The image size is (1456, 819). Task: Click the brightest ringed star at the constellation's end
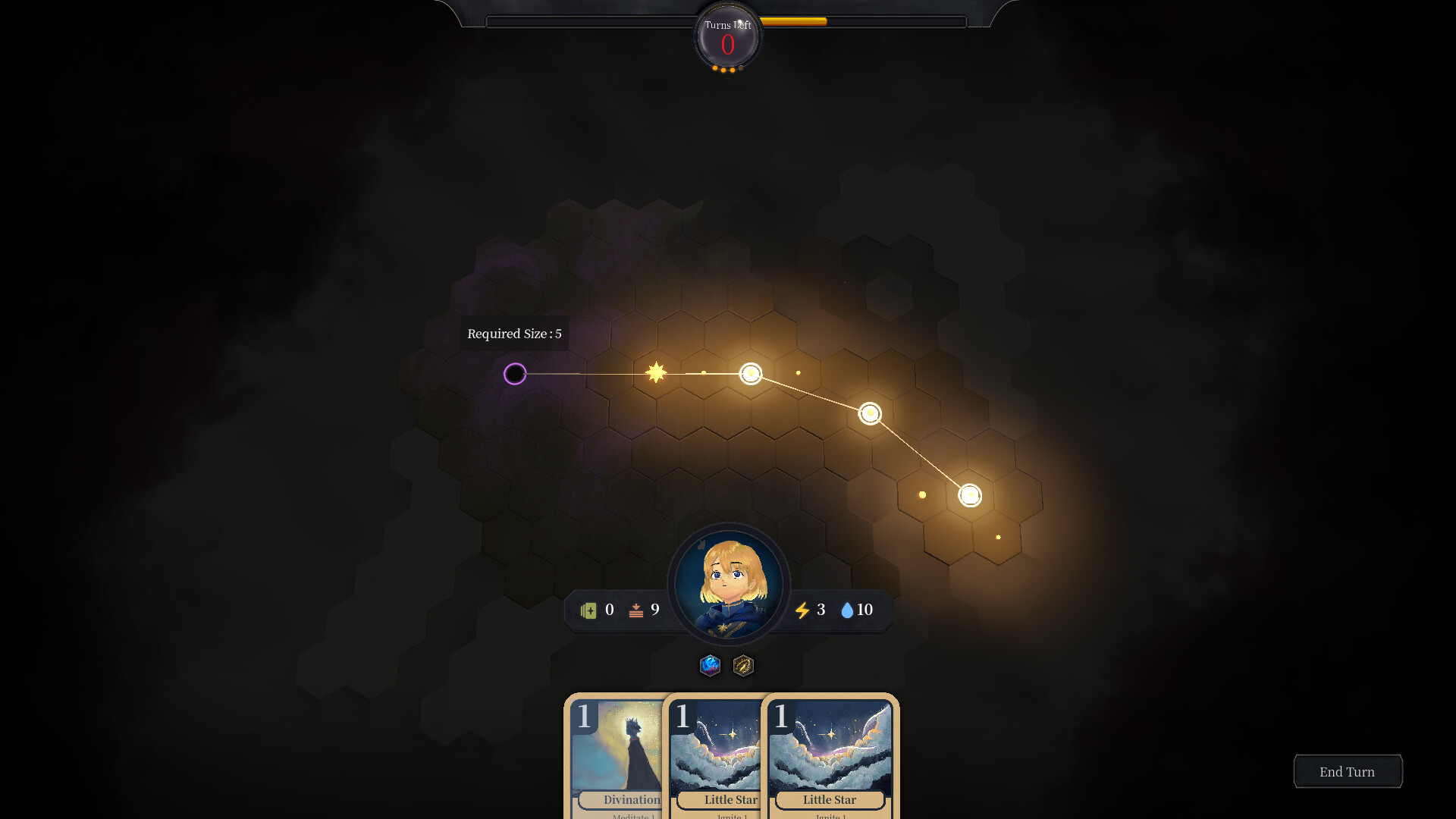pos(969,495)
